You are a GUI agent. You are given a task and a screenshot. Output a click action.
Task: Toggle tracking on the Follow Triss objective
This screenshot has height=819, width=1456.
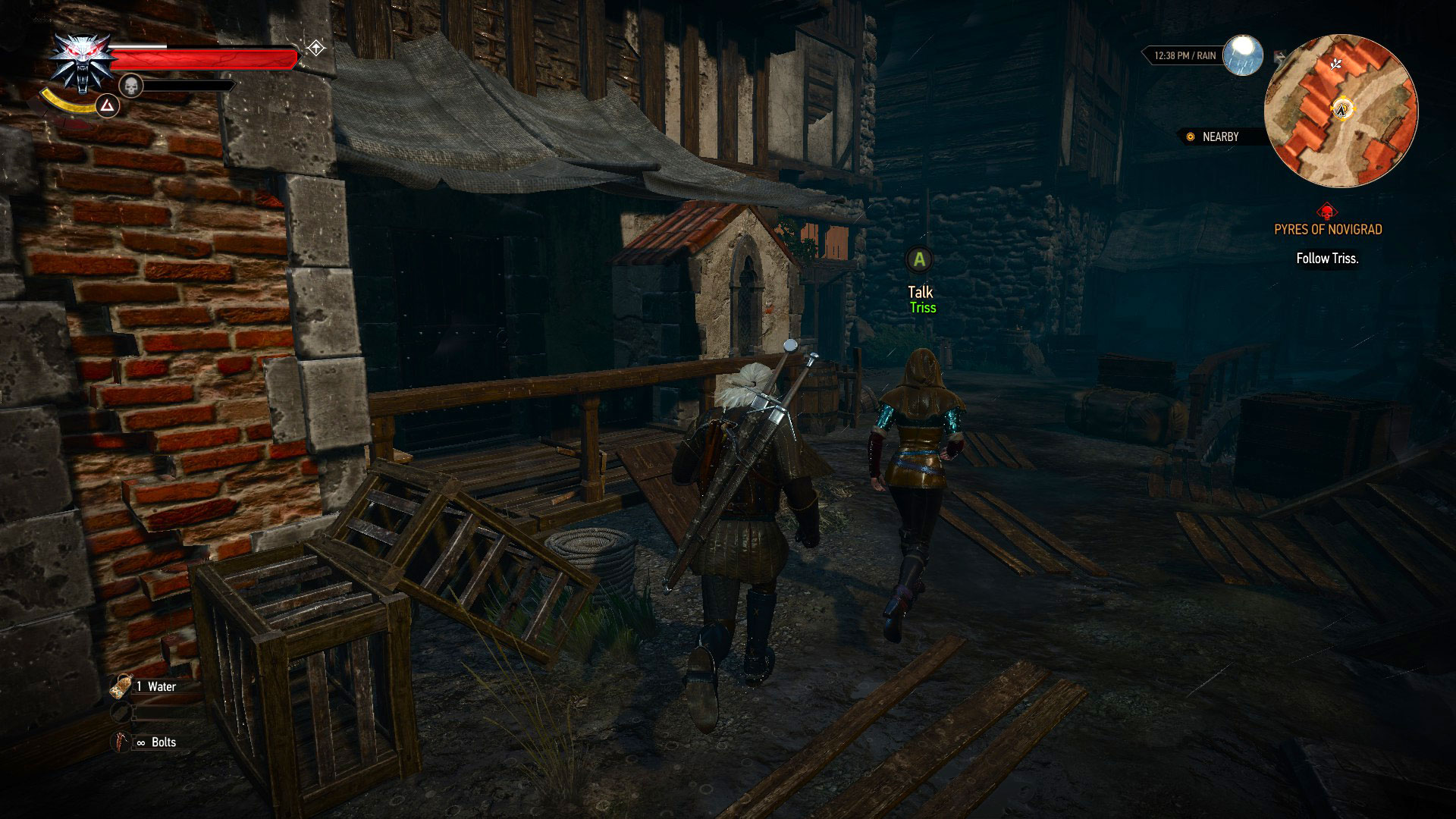click(1327, 257)
